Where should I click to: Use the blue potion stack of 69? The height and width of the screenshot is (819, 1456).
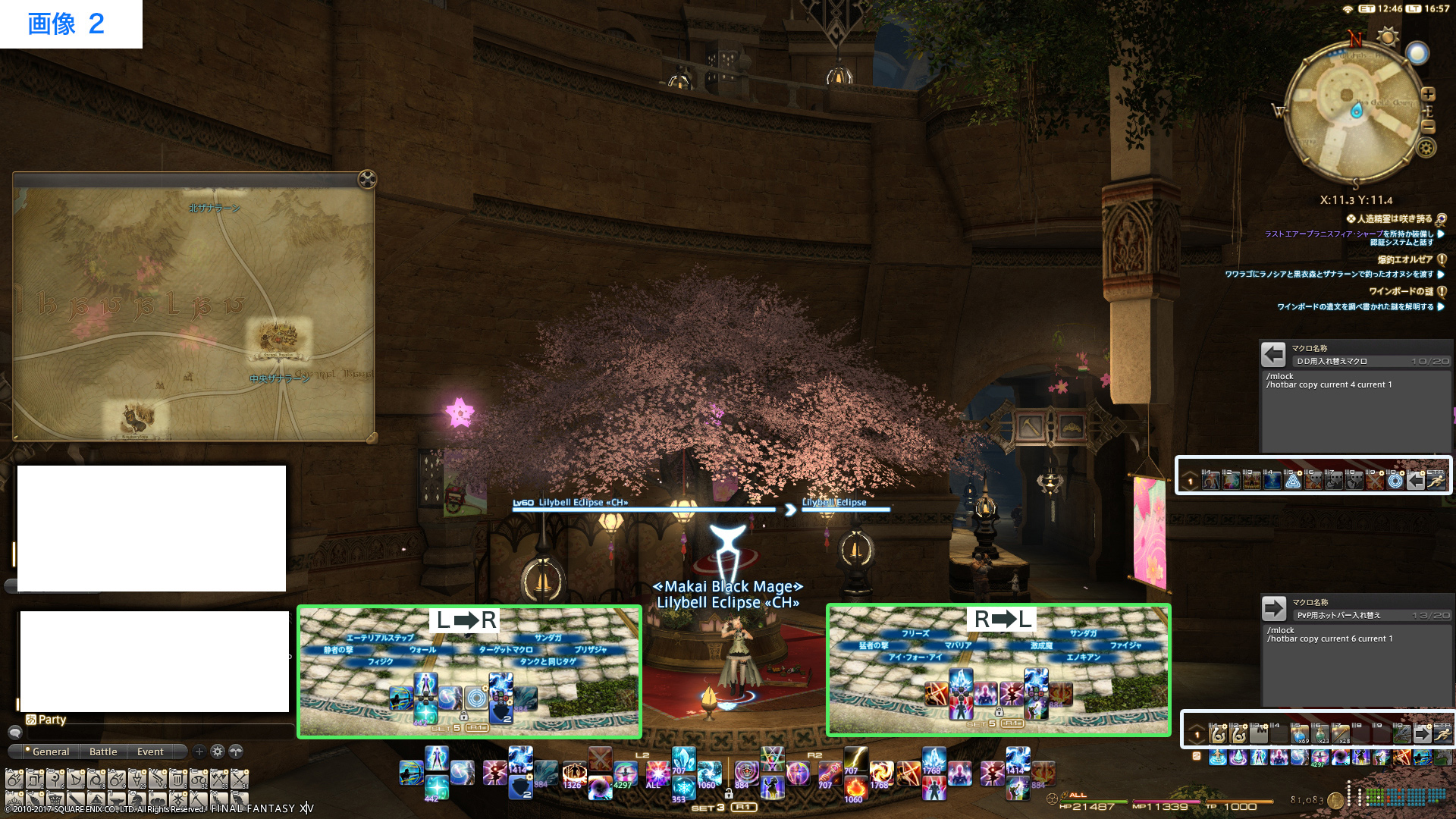tap(1300, 734)
